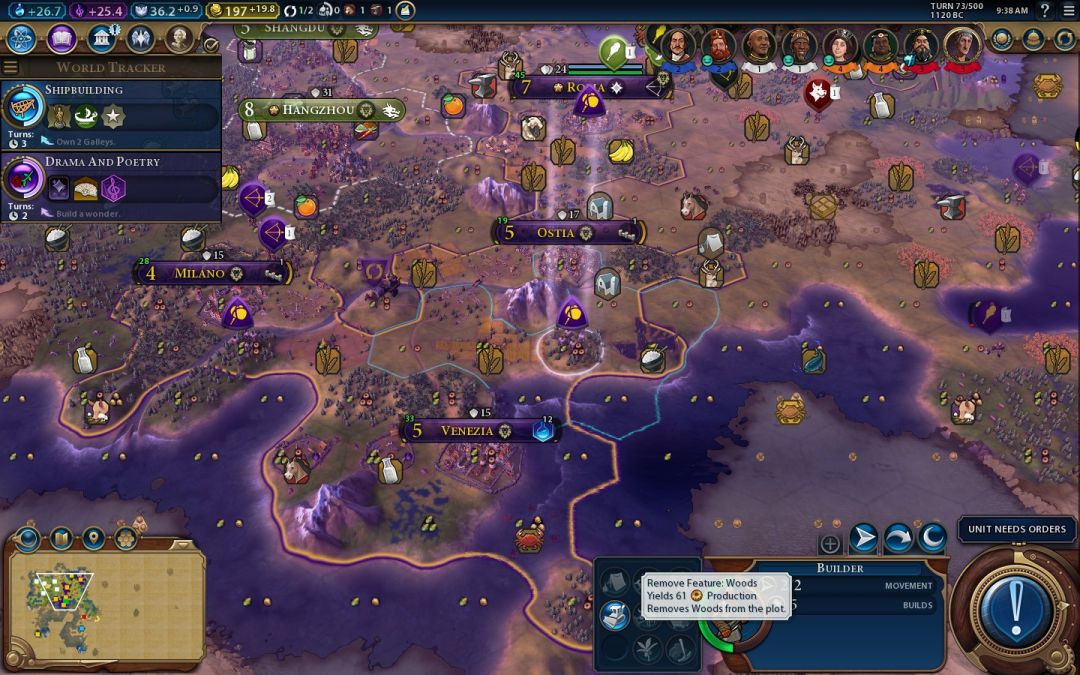Open the religion panel
The height and width of the screenshot is (675, 1080).
140,39
